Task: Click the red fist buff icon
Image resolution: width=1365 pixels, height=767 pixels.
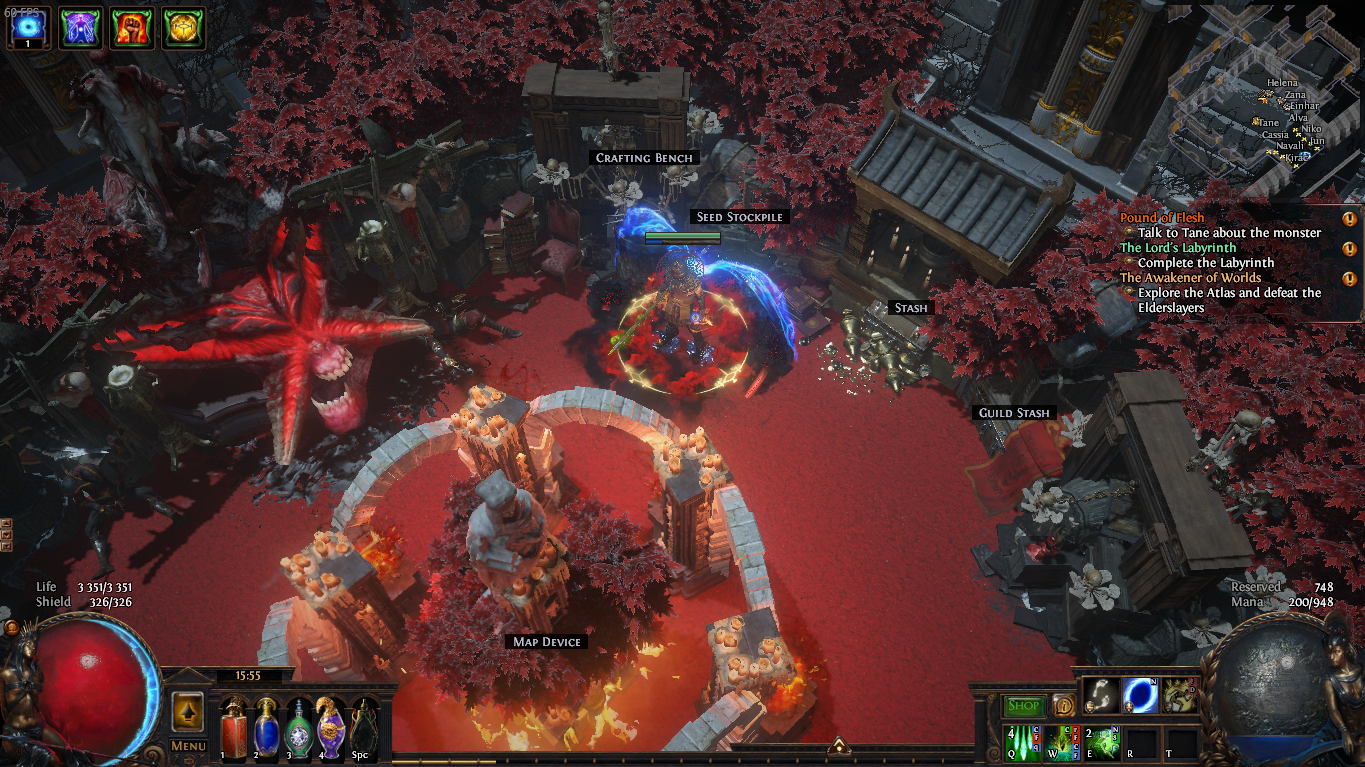Action: click(130, 27)
